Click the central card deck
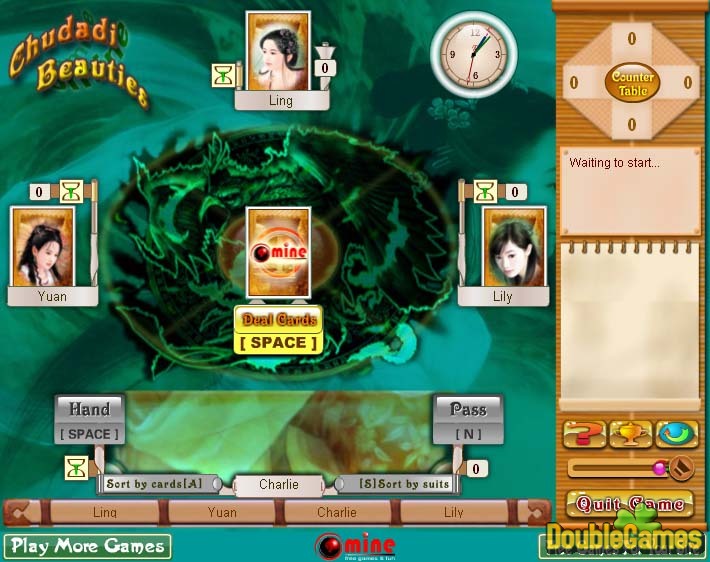 pyautogui.click(x=278, y=251)
